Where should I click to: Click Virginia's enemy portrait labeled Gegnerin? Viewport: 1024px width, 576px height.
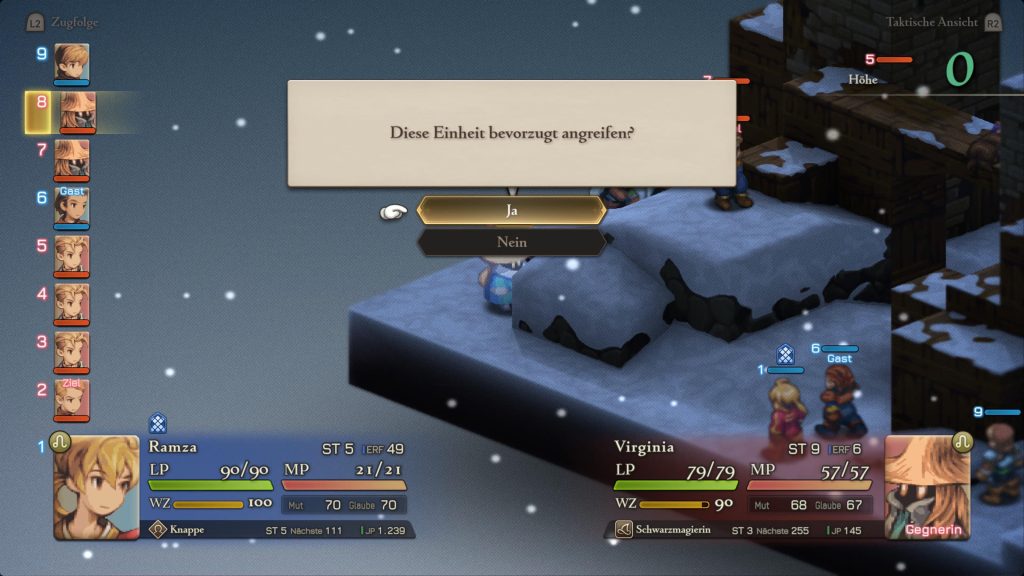(x=926, y=487)
